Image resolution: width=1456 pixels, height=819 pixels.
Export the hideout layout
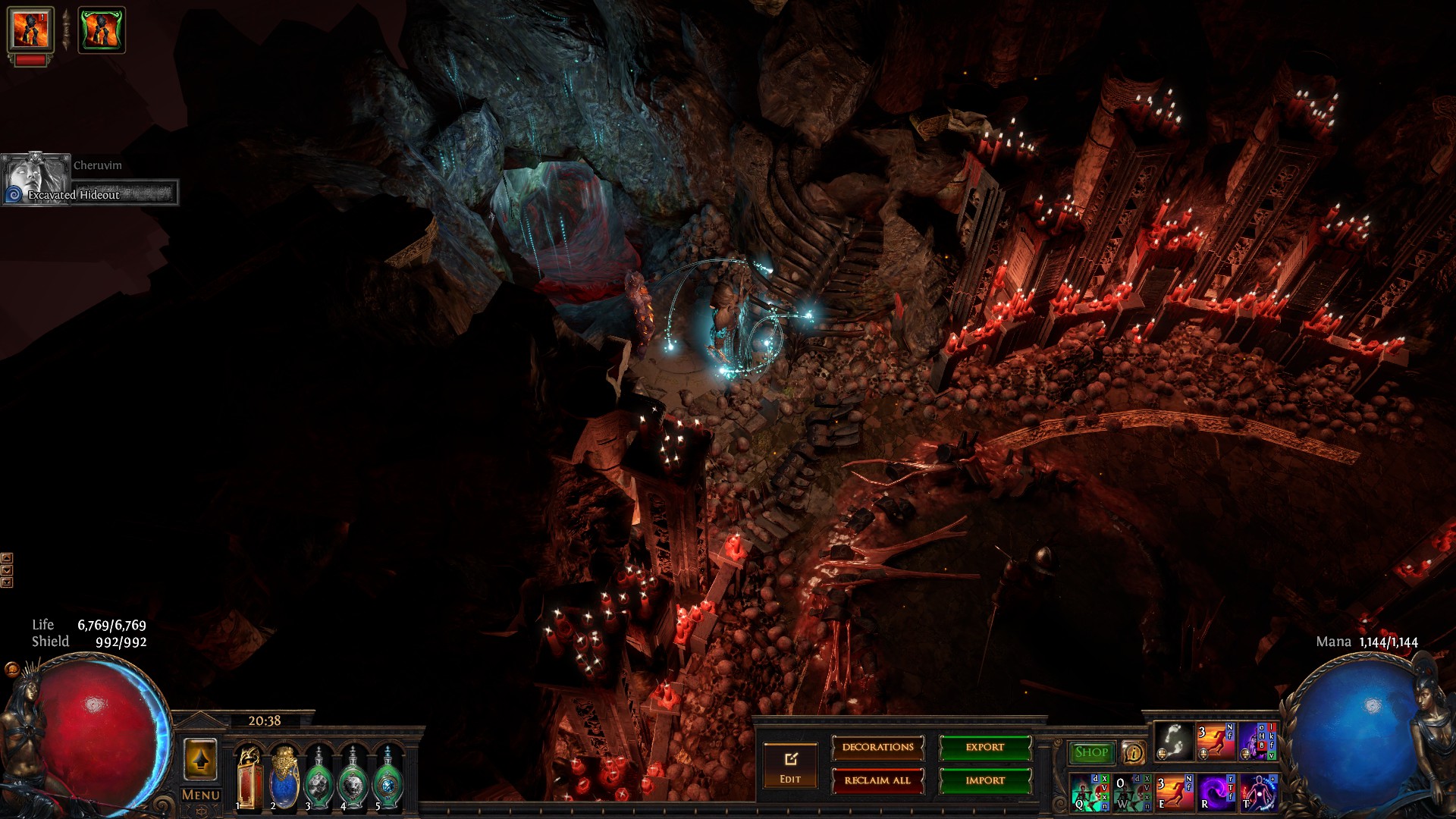[x=985, y=748]
